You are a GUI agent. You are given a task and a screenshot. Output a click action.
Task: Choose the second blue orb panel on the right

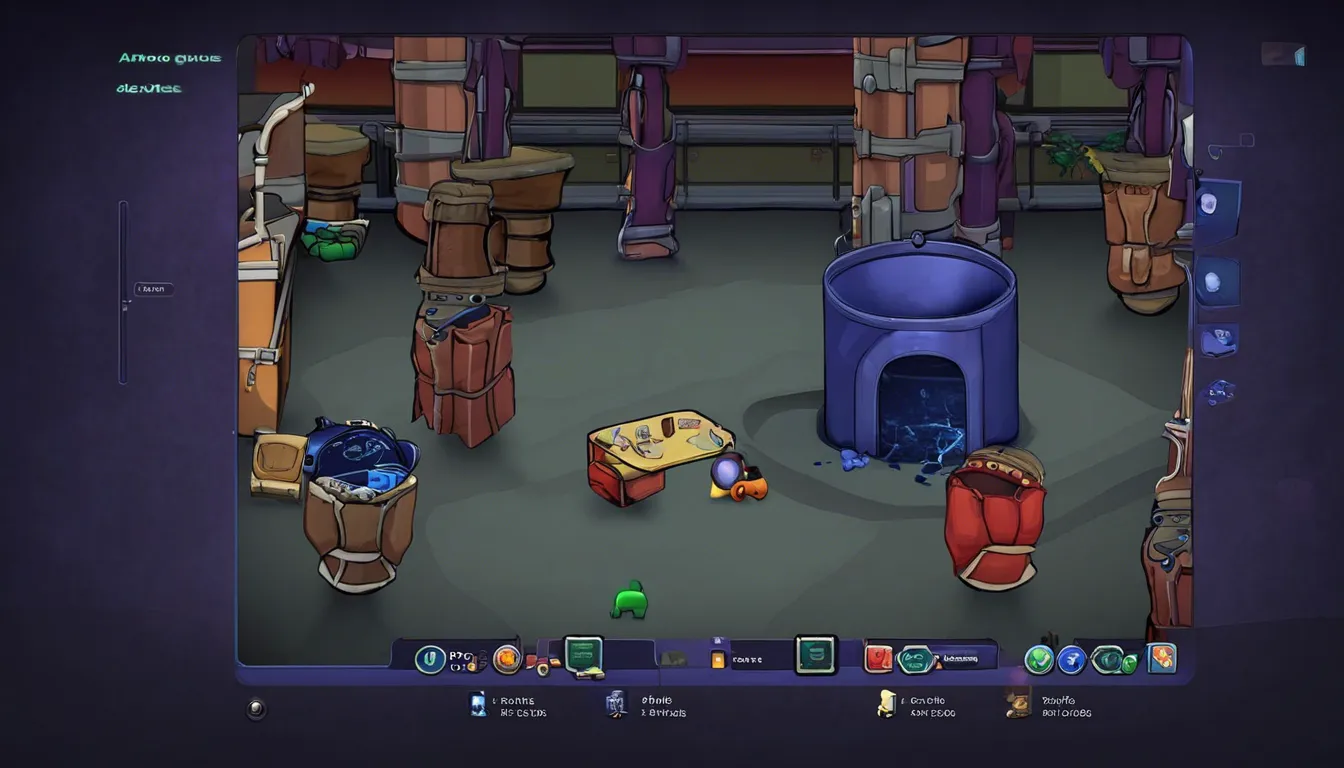click(x=1216, y=281)
